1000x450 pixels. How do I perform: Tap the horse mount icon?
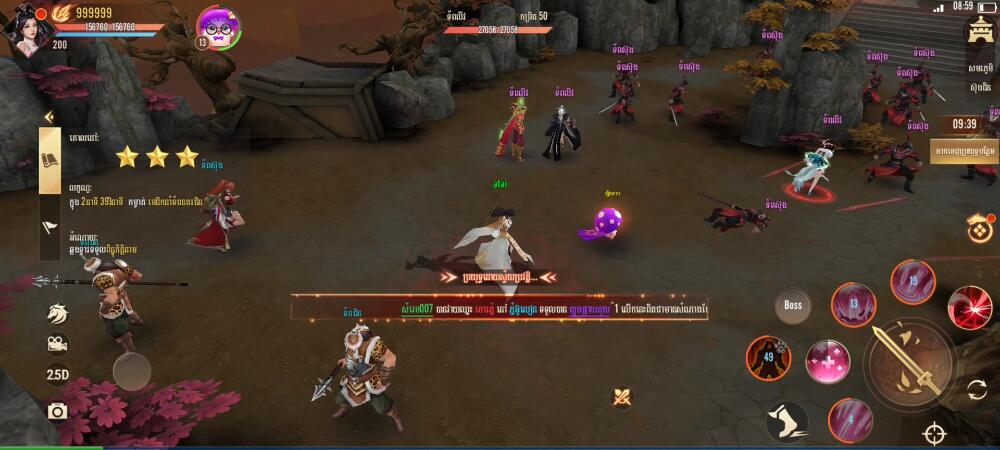(57, 313)
